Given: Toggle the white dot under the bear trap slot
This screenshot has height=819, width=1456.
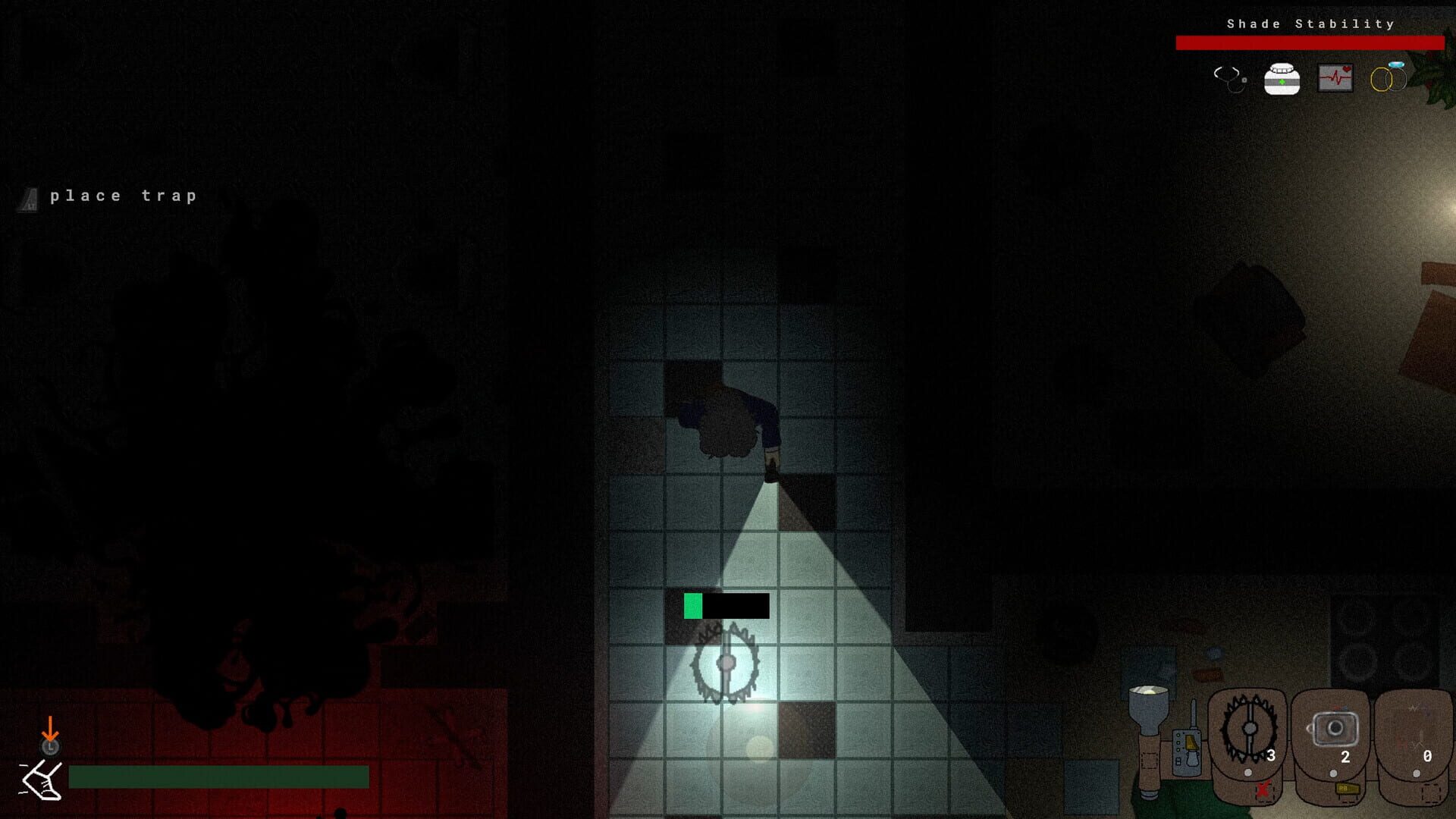Looking at the screenshot, I should 1247,773.
